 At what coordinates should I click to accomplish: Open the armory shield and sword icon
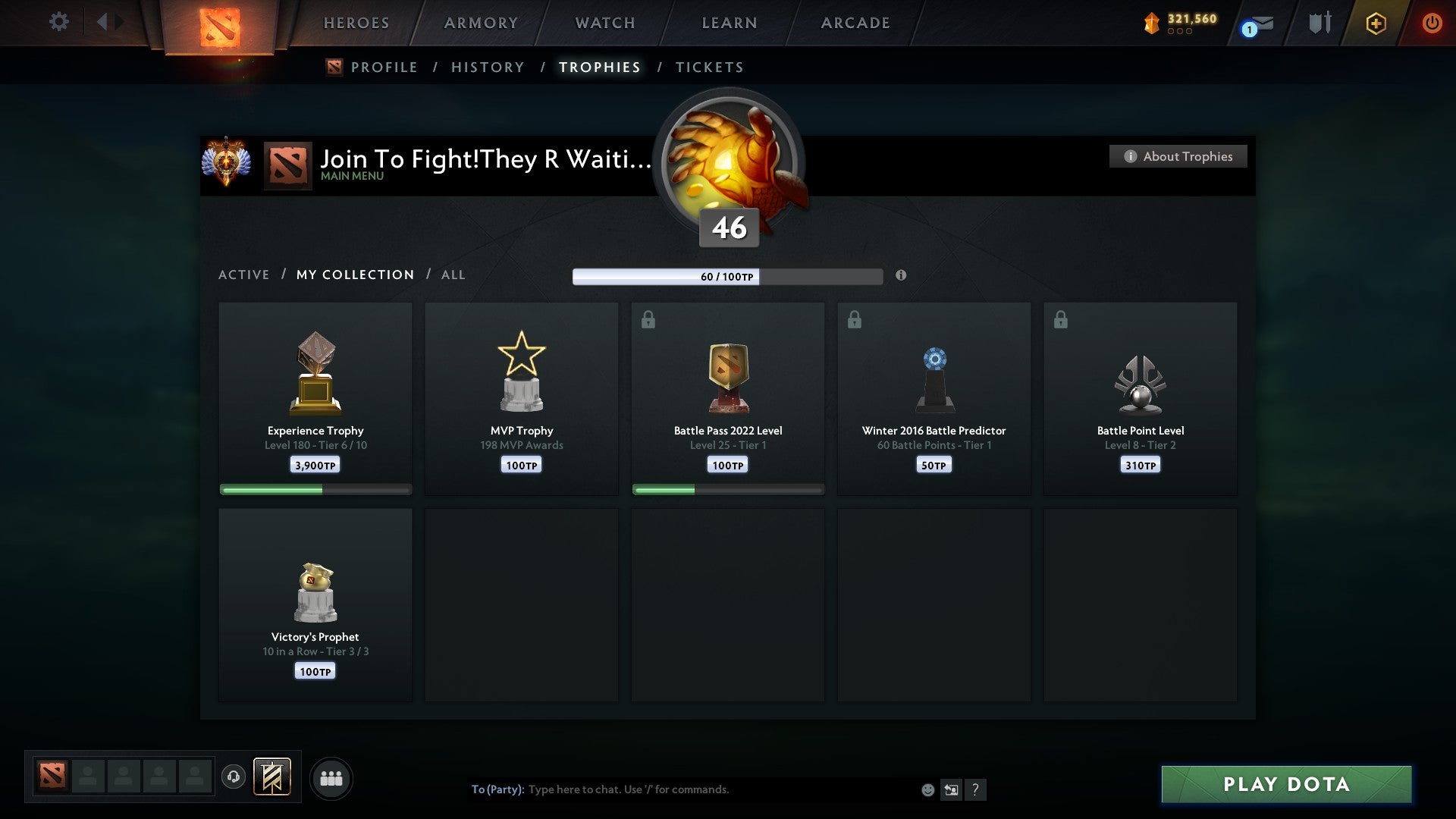(1319, 22)
